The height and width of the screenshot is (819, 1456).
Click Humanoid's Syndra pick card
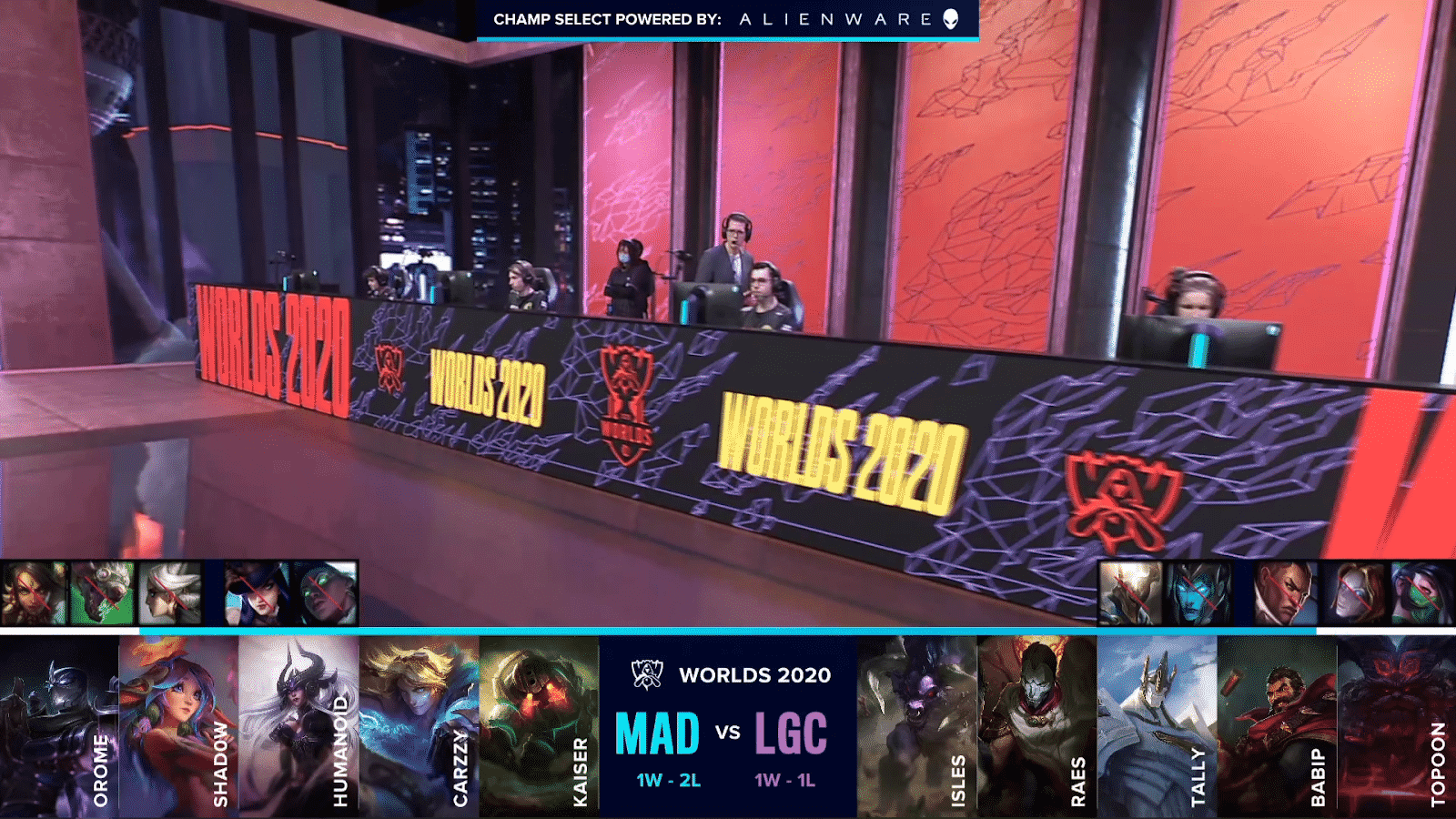pos(298,726)
